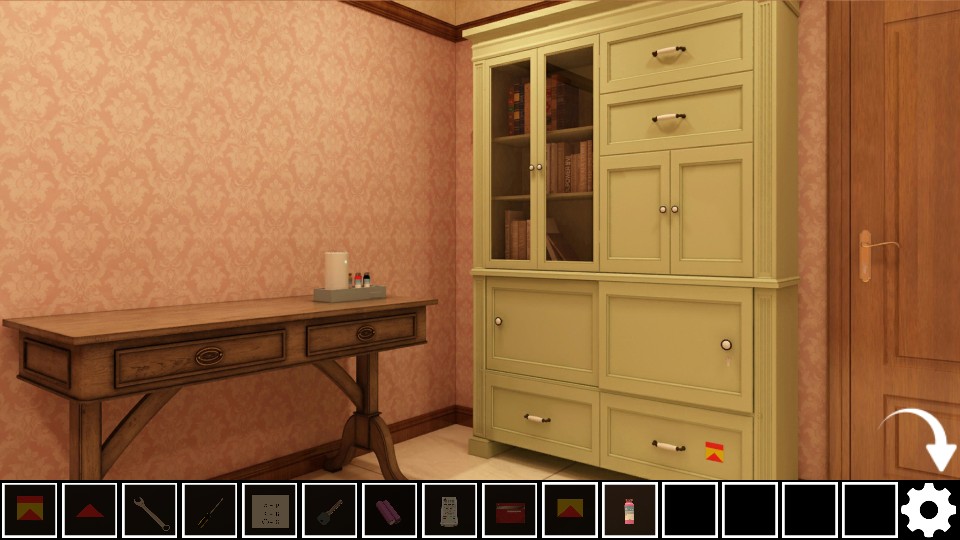Select the purple batteries slot
Viewport: 960px width, 540px height.
click(390, 510)
